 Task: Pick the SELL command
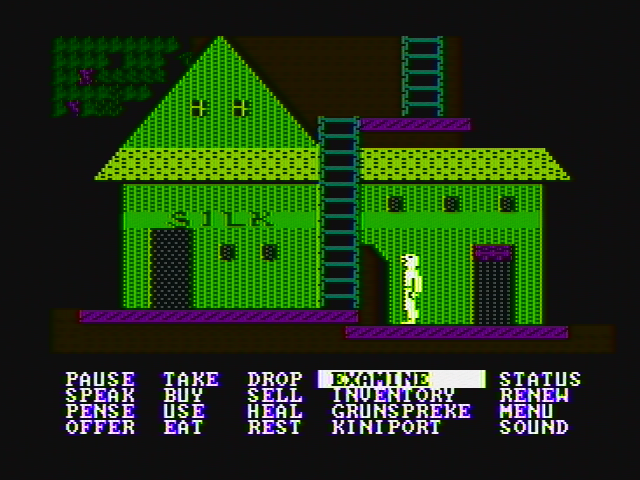coord(275,395)
